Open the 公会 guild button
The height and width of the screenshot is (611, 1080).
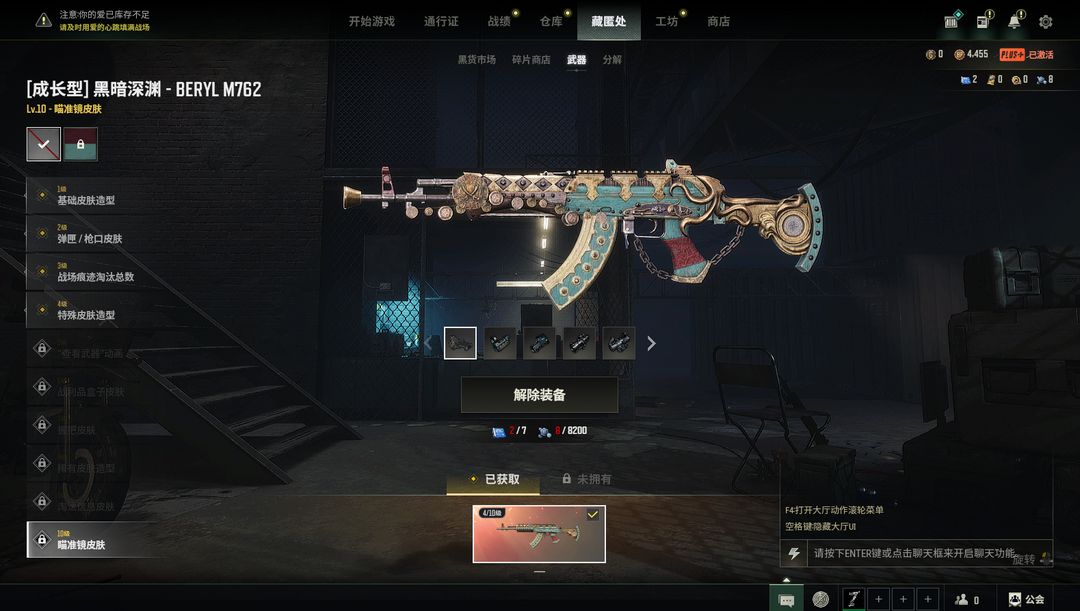[x=1027, y=599]
